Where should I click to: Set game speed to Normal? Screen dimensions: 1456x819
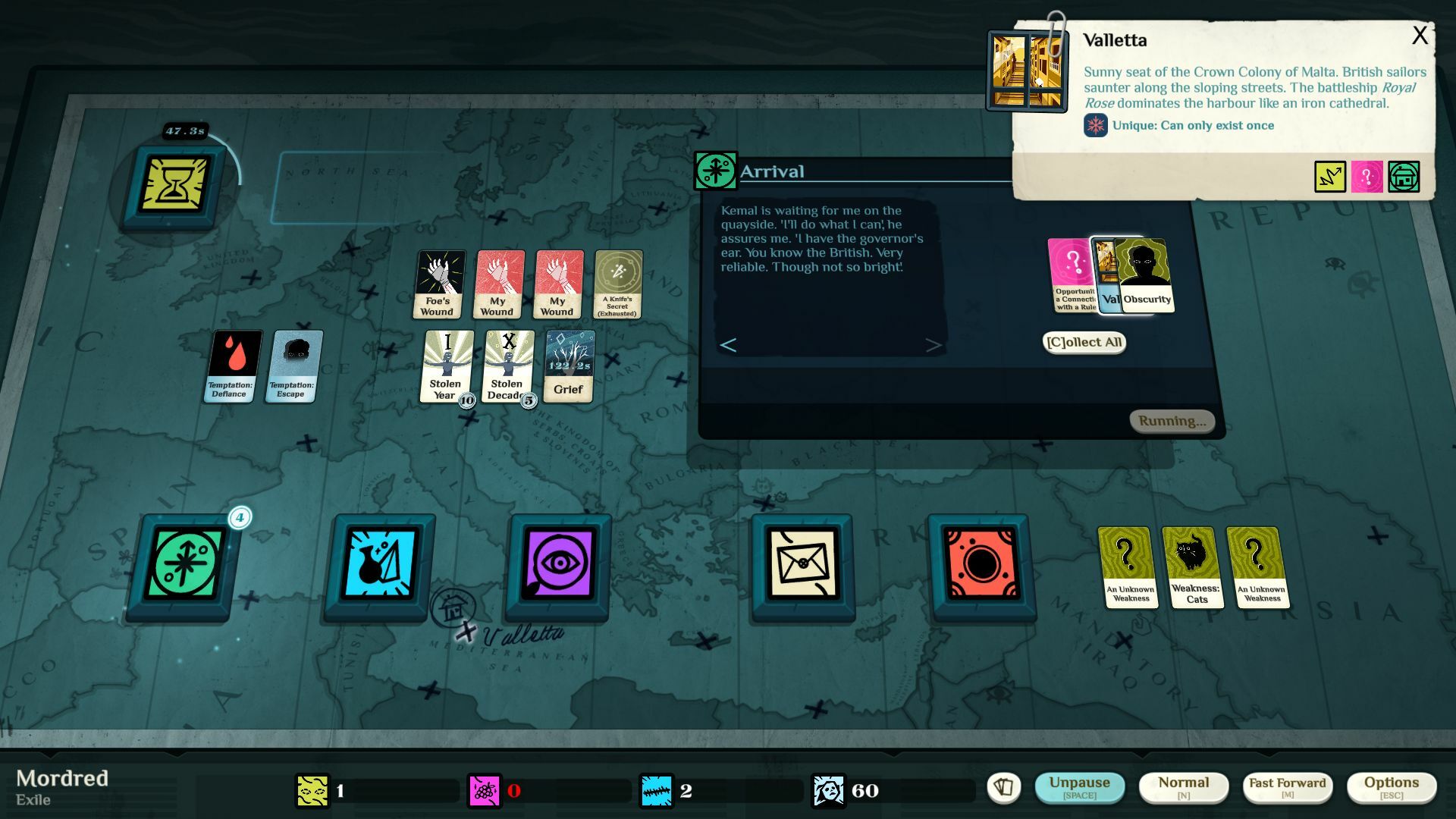tap(1185, 786)
